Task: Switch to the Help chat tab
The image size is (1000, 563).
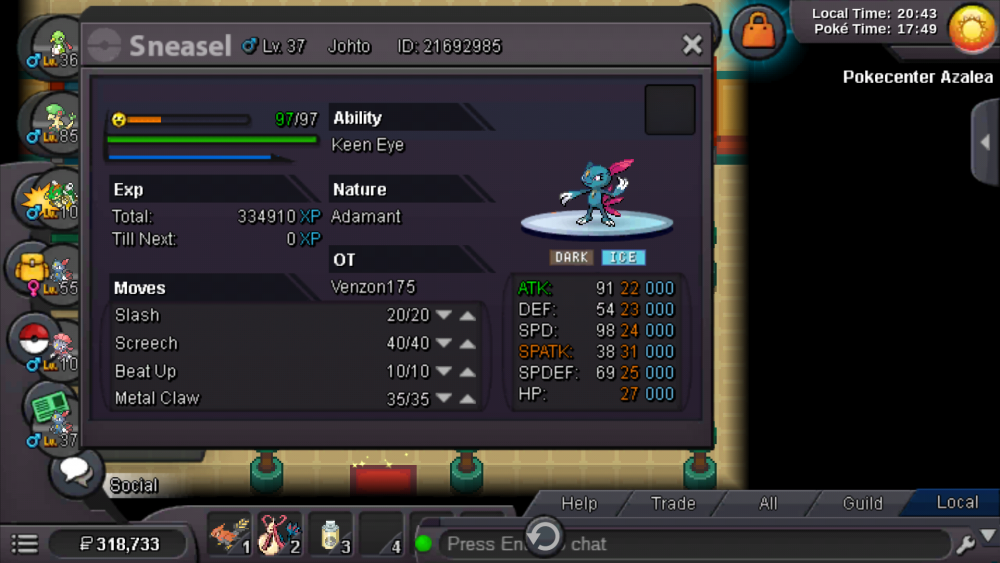Action: [579, 503]
